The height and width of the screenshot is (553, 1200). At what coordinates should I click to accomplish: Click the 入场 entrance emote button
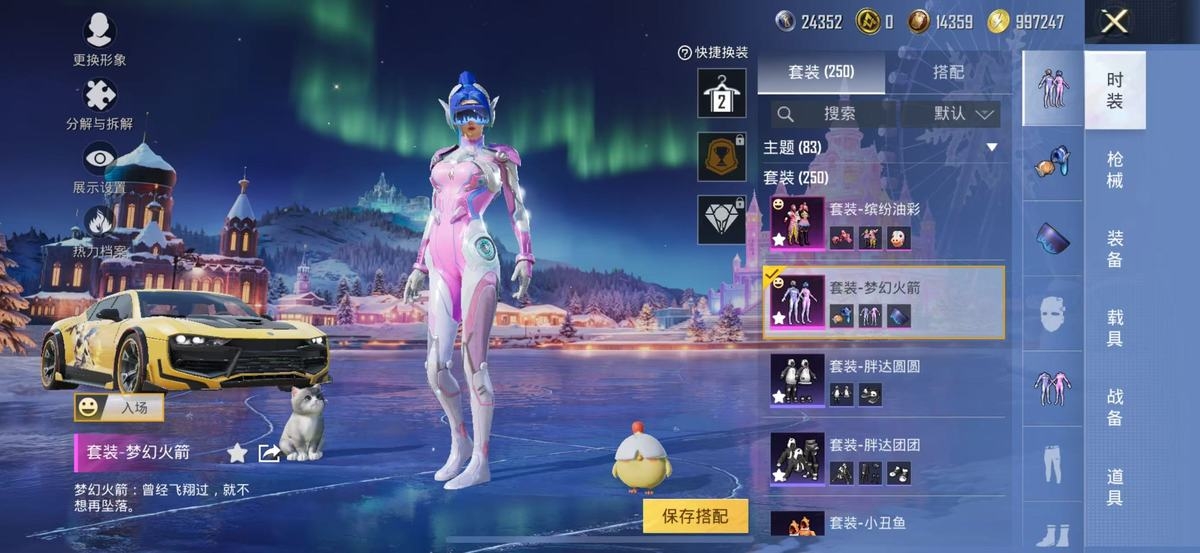[119, 407]
